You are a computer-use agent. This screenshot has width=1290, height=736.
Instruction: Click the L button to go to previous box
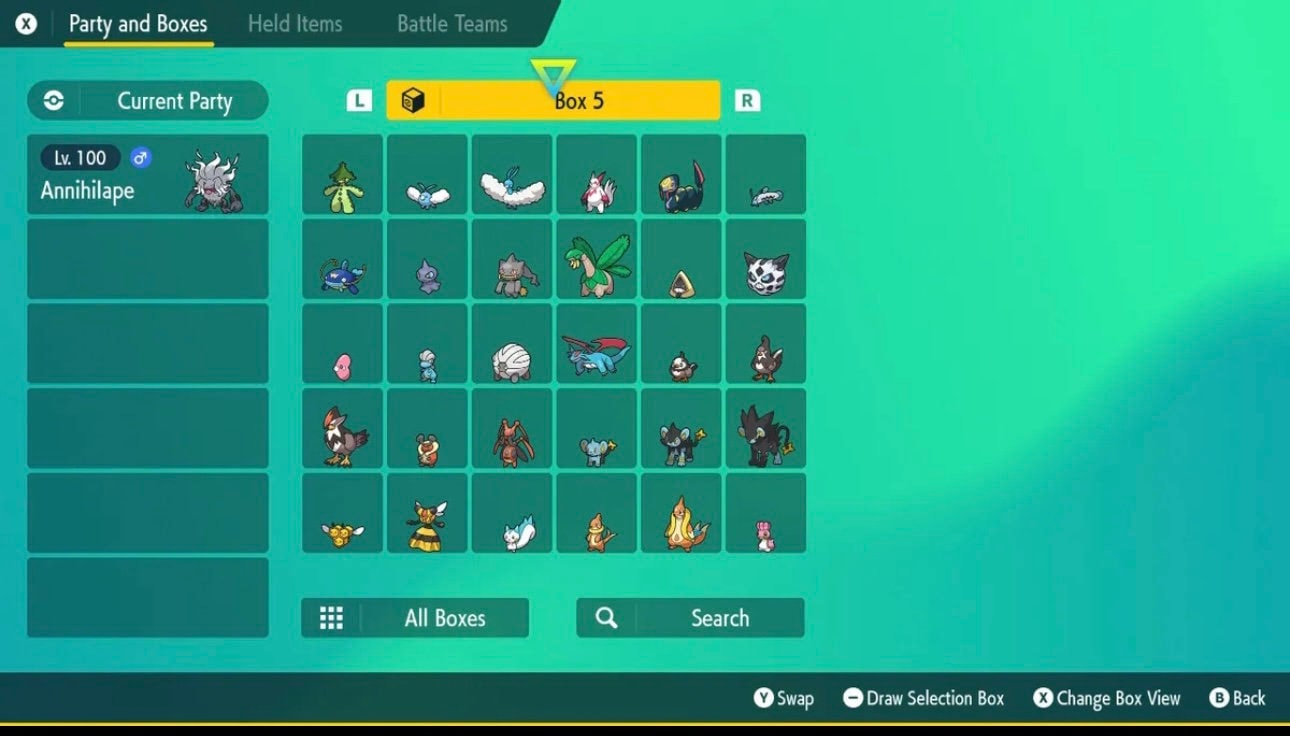click(360, 99)
